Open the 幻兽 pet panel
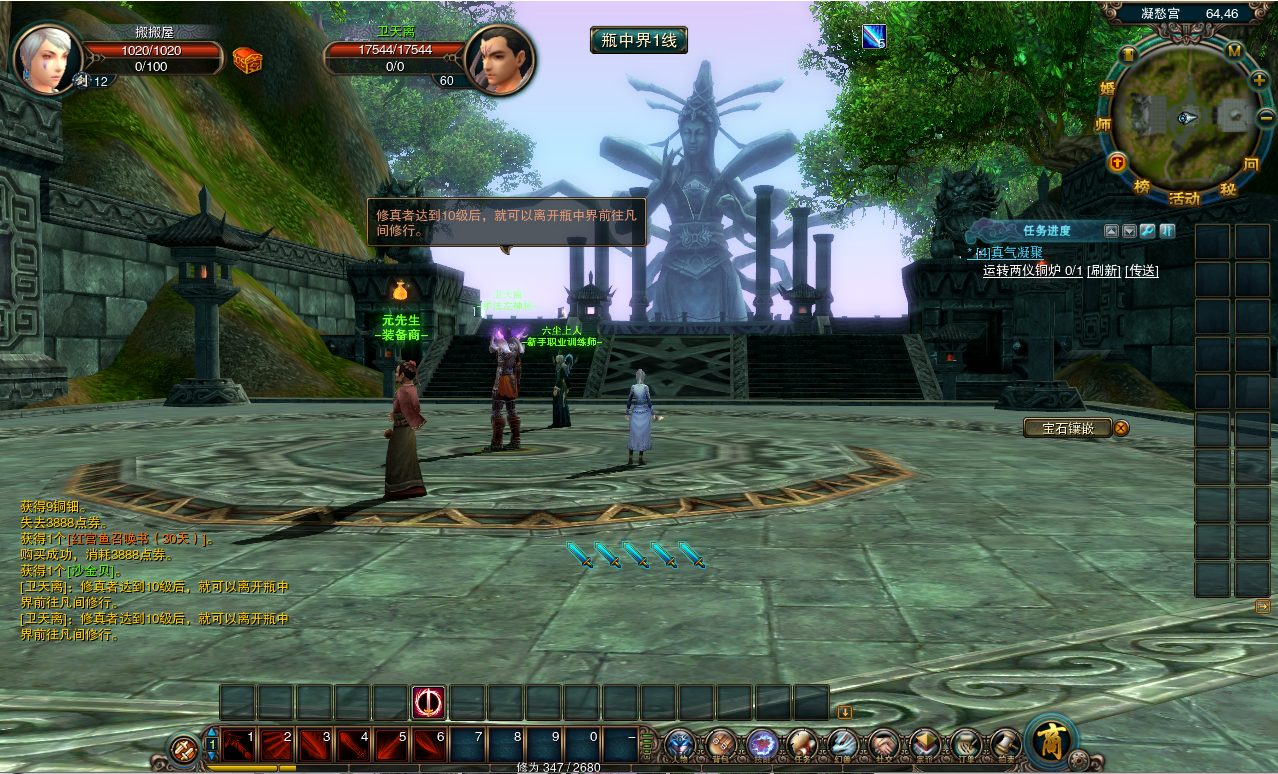This screenshot has width=1278, height=774. pyautogui.click(x=843, y=744)
